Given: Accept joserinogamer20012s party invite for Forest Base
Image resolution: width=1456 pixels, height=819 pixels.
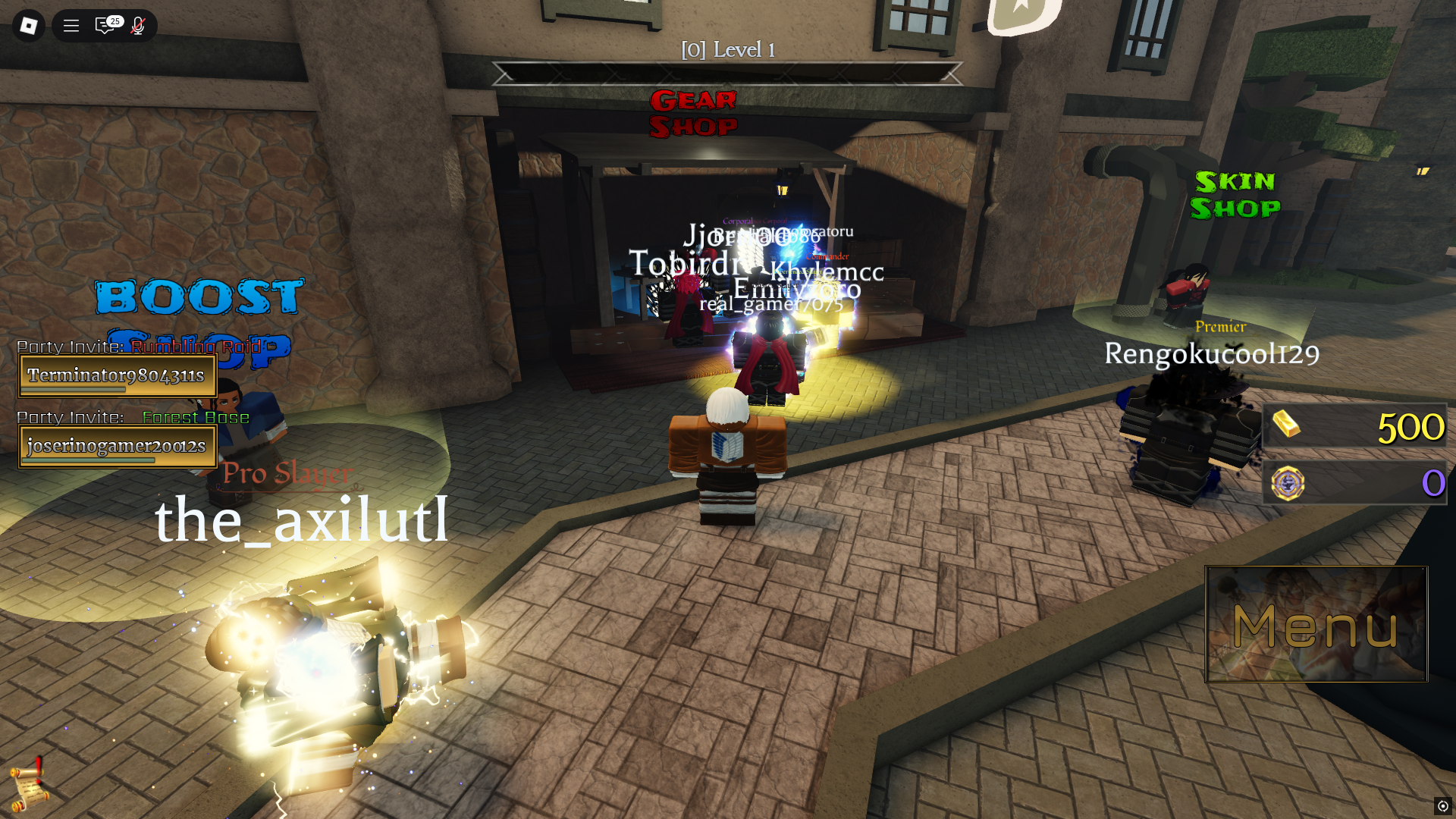Looking at the screenshot, I should point(117,447).
